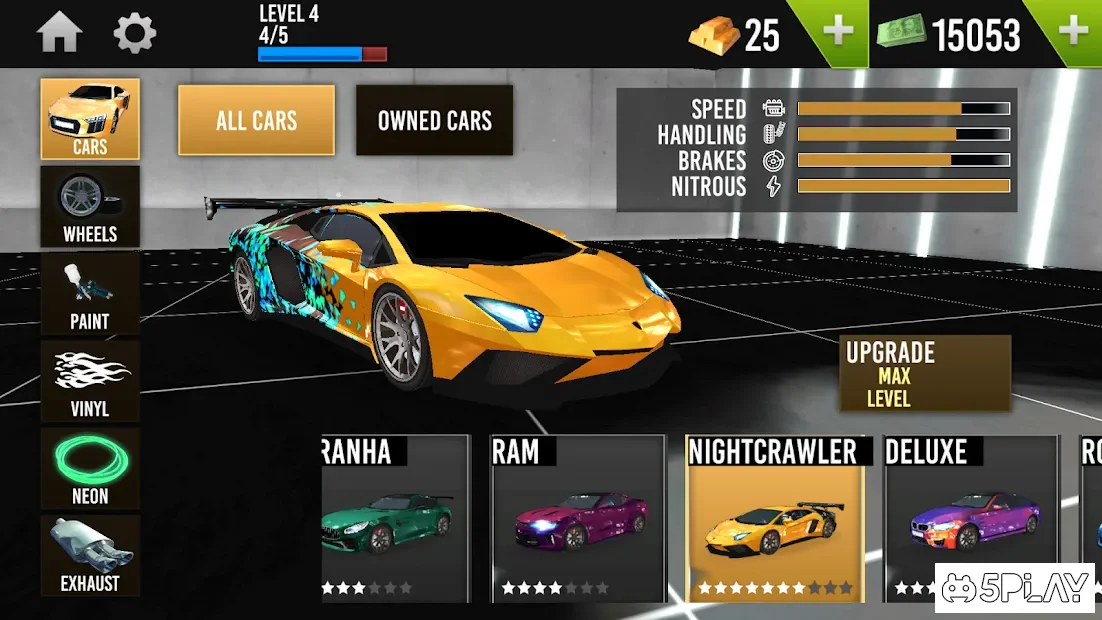
Task: Select the Paint category
Action: click(x=90, y=294)
